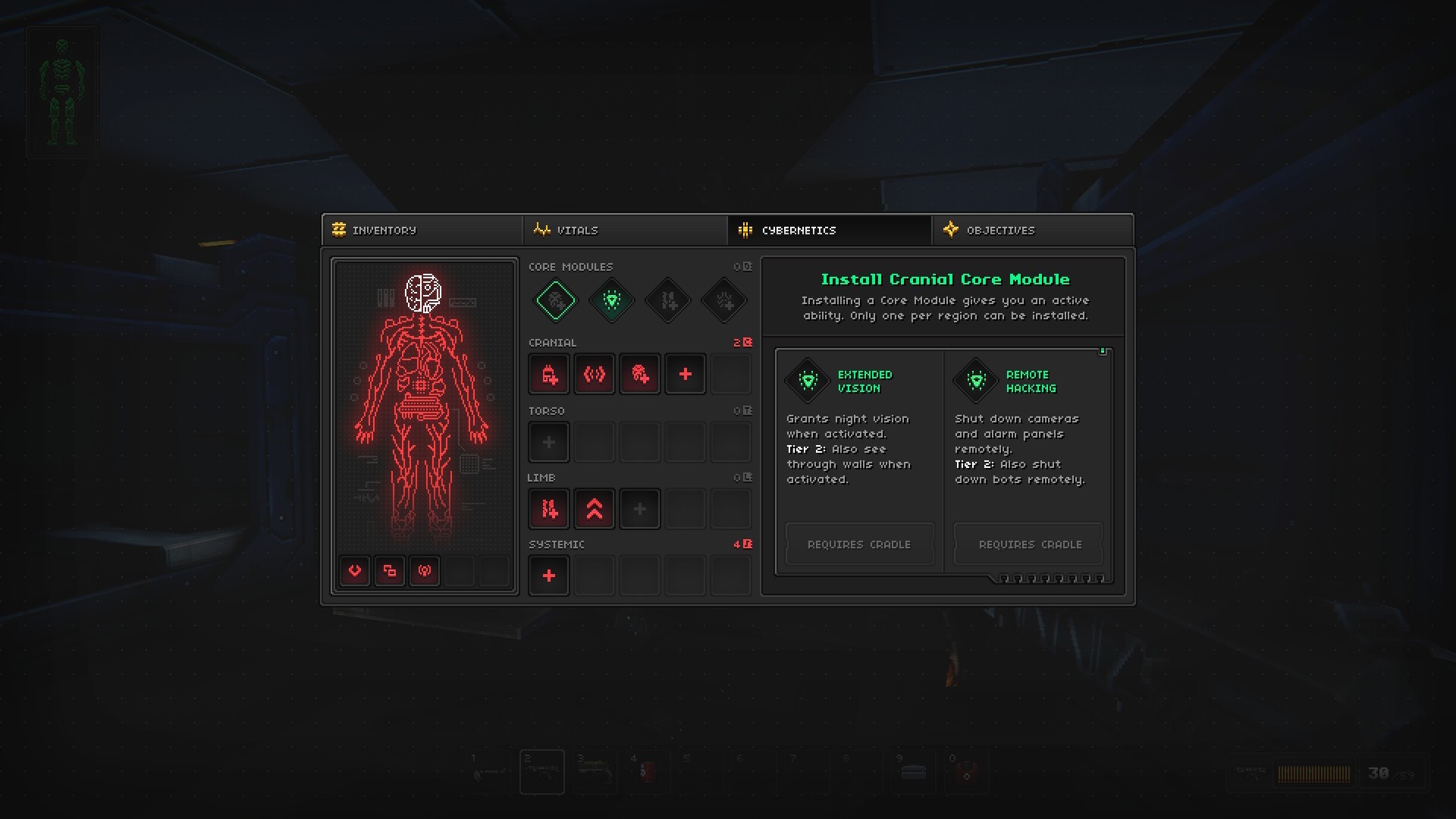Viewport: 1456px width, 819px height.
Task: Choose the Remote Hacking module card
Action: [x=1028, y=455]
